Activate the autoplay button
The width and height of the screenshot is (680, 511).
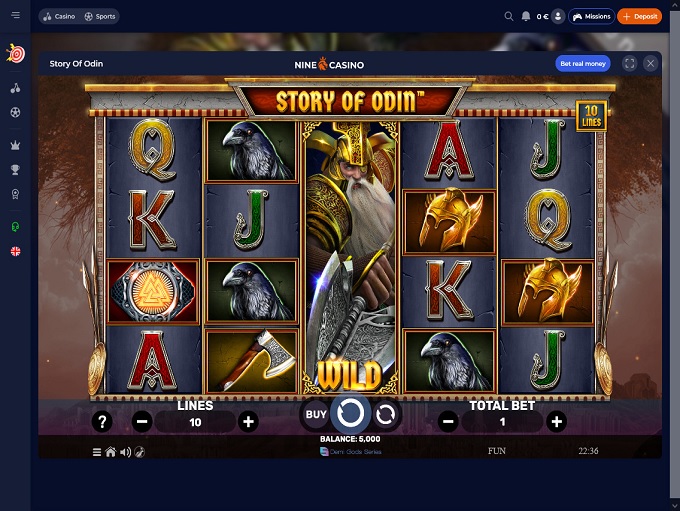(x=385, y=413)
